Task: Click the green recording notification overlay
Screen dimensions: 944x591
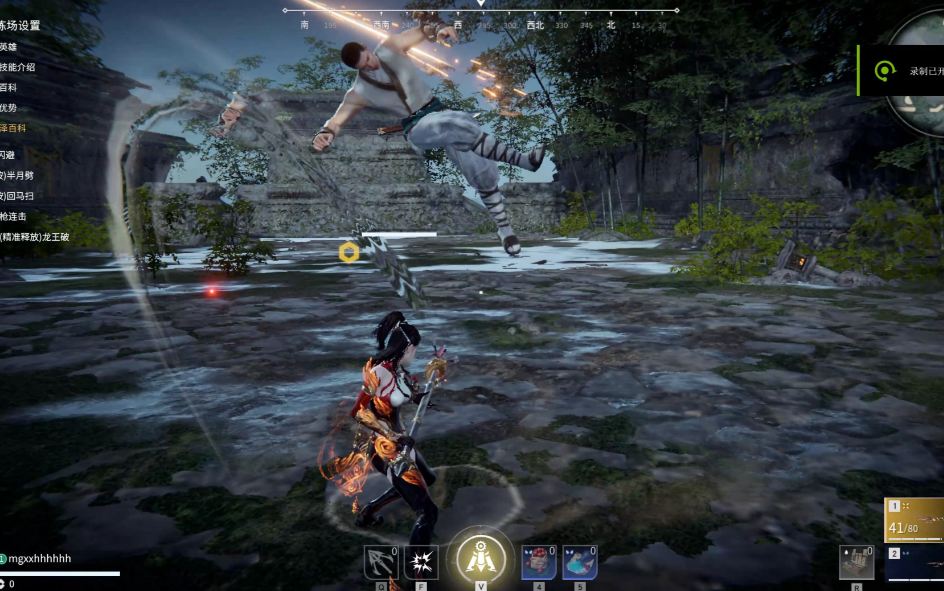Action: click(901, 70)
